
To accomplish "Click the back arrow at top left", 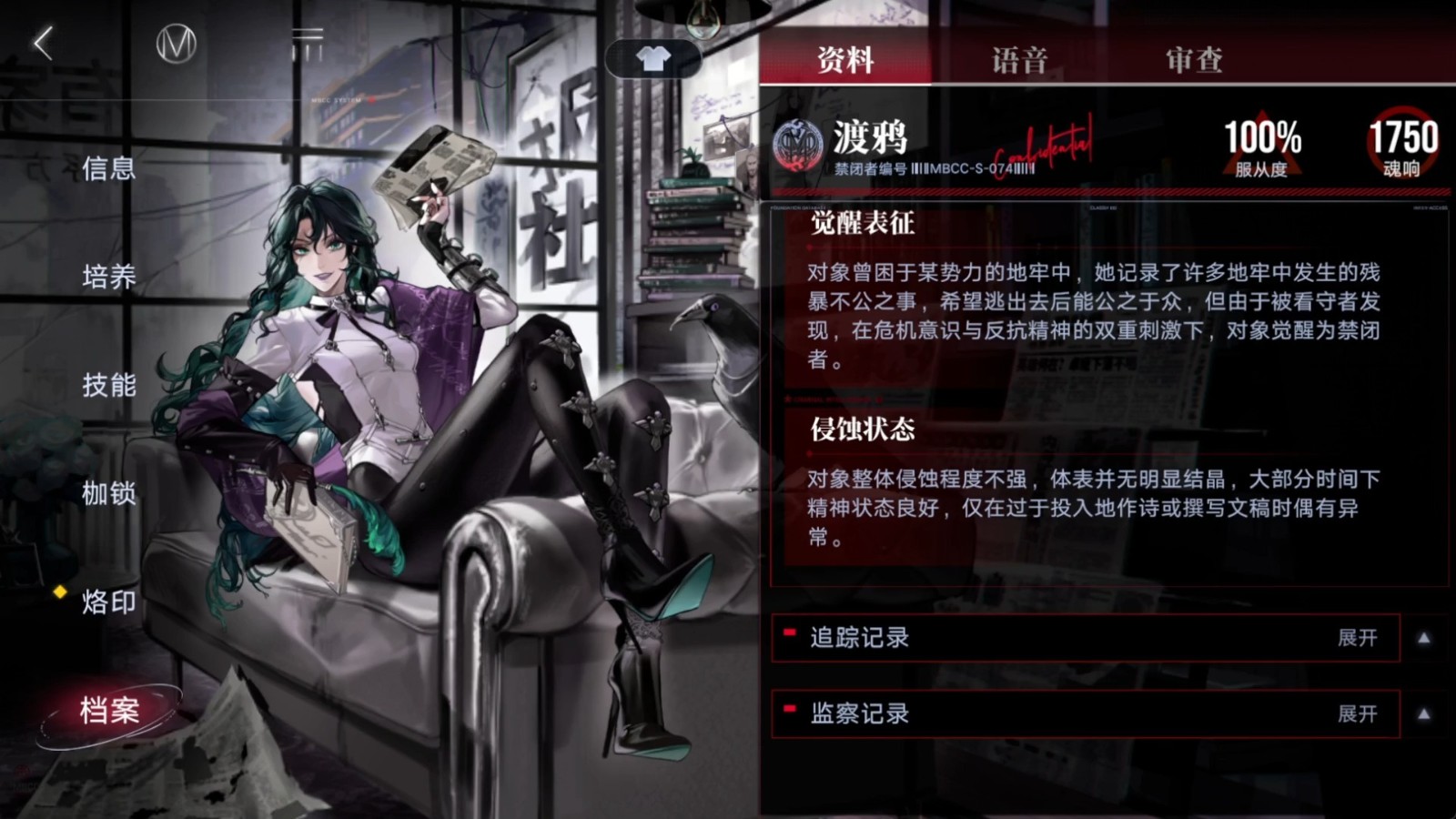I will click(41, 41).
